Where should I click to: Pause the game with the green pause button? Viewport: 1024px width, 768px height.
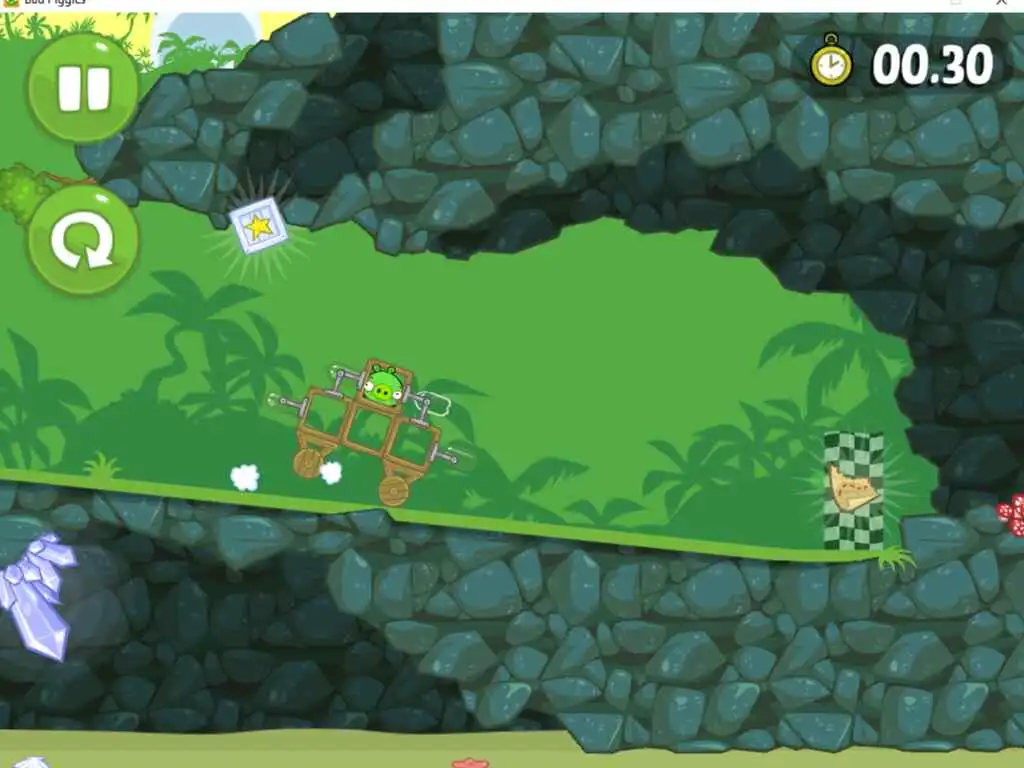83,88
